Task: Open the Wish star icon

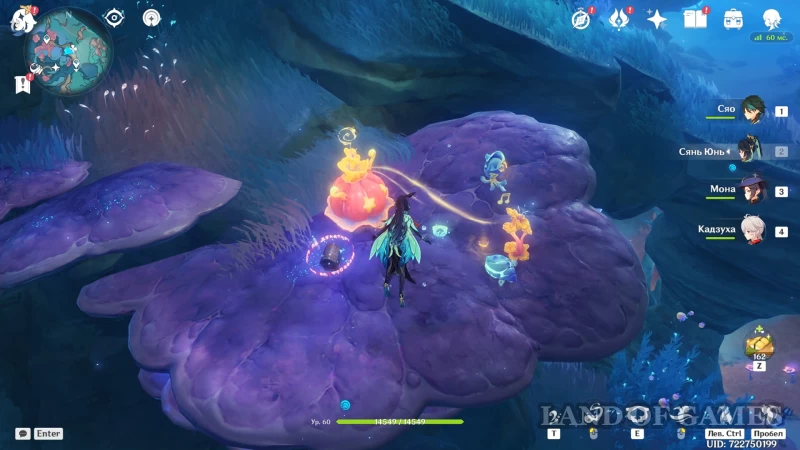Action: pyautogui.click(x=657, y=19)
